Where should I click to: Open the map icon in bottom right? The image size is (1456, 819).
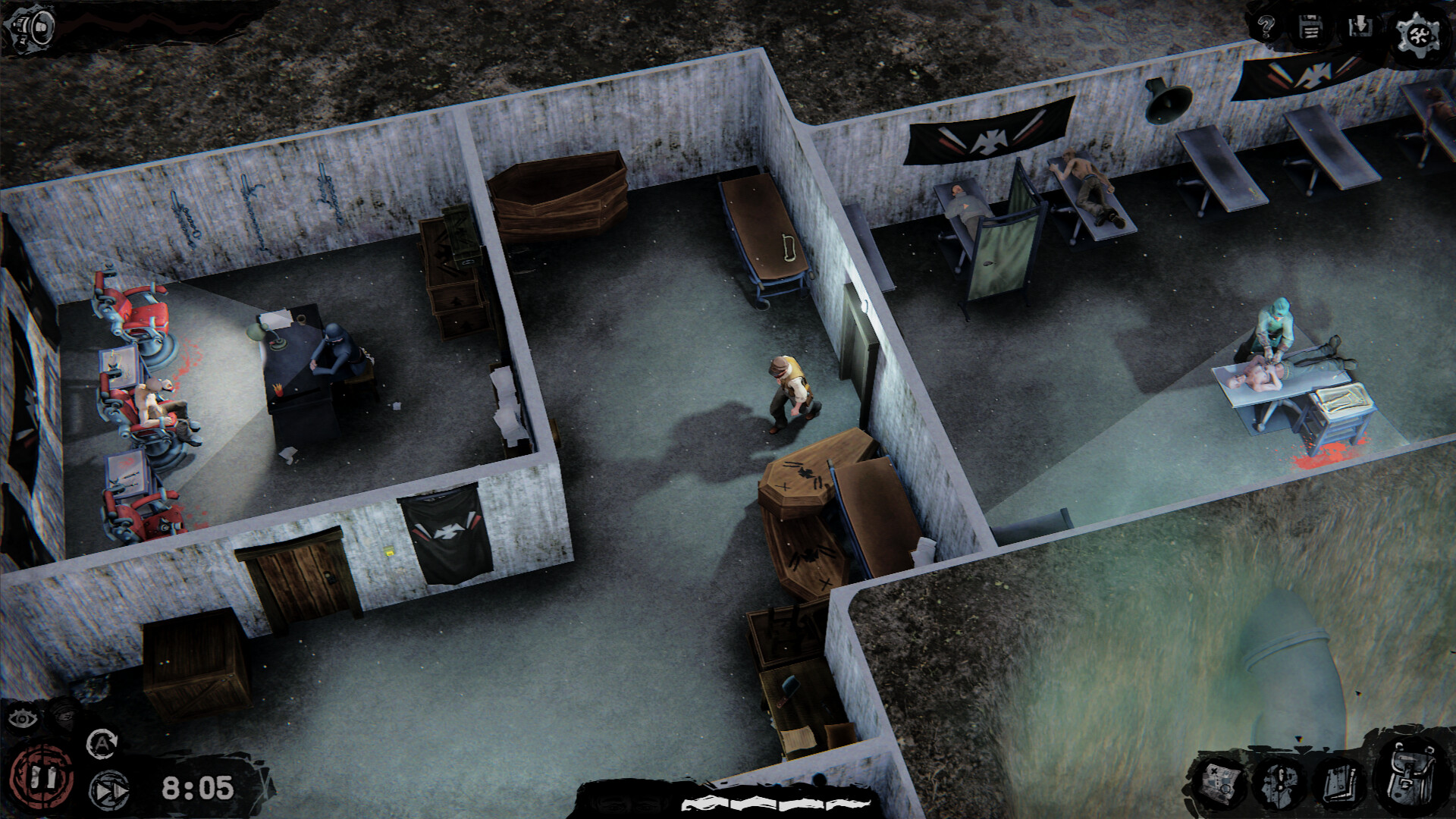coord(1217,783)
